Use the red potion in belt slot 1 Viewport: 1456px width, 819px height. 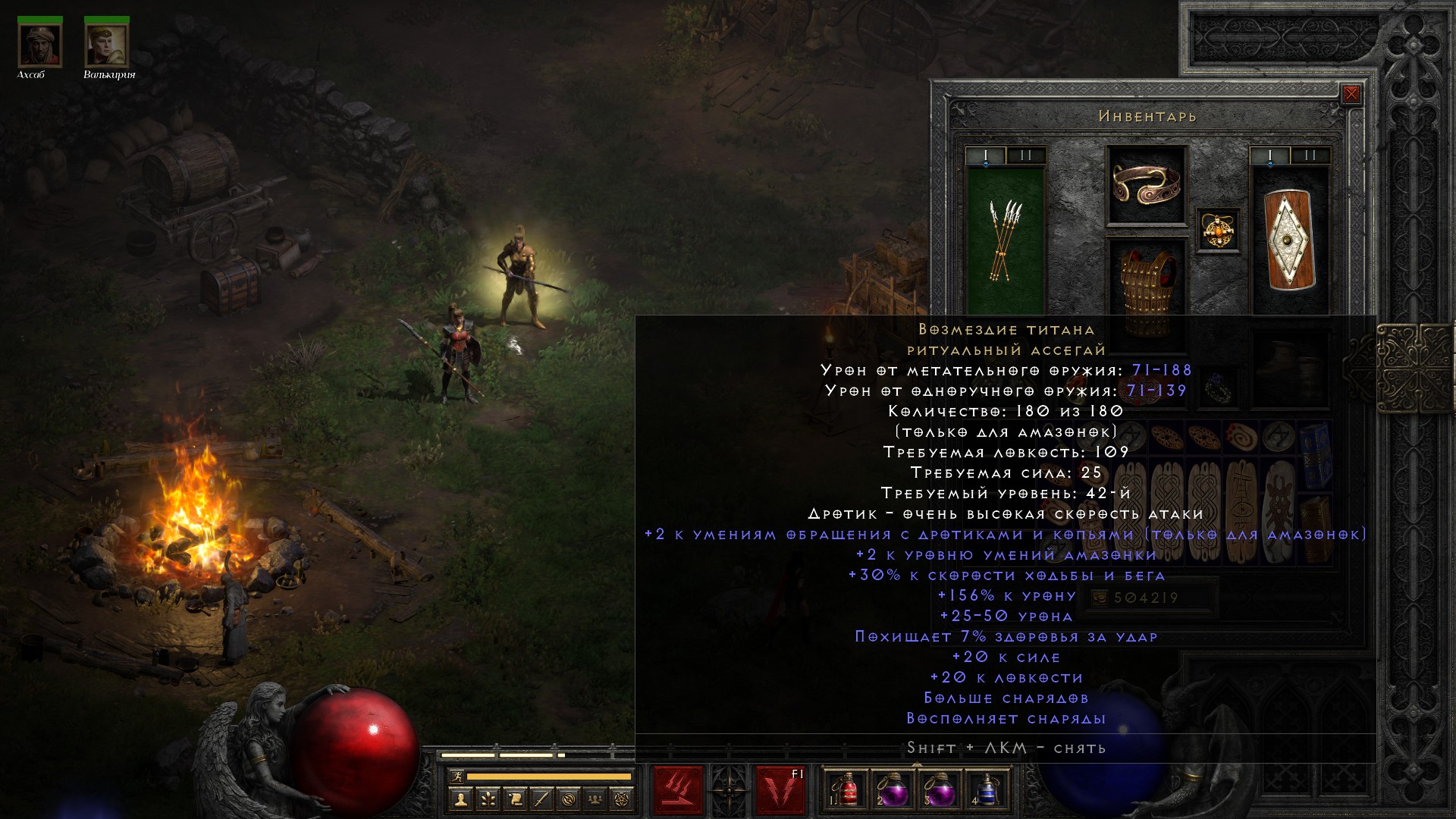coord(846,790)
